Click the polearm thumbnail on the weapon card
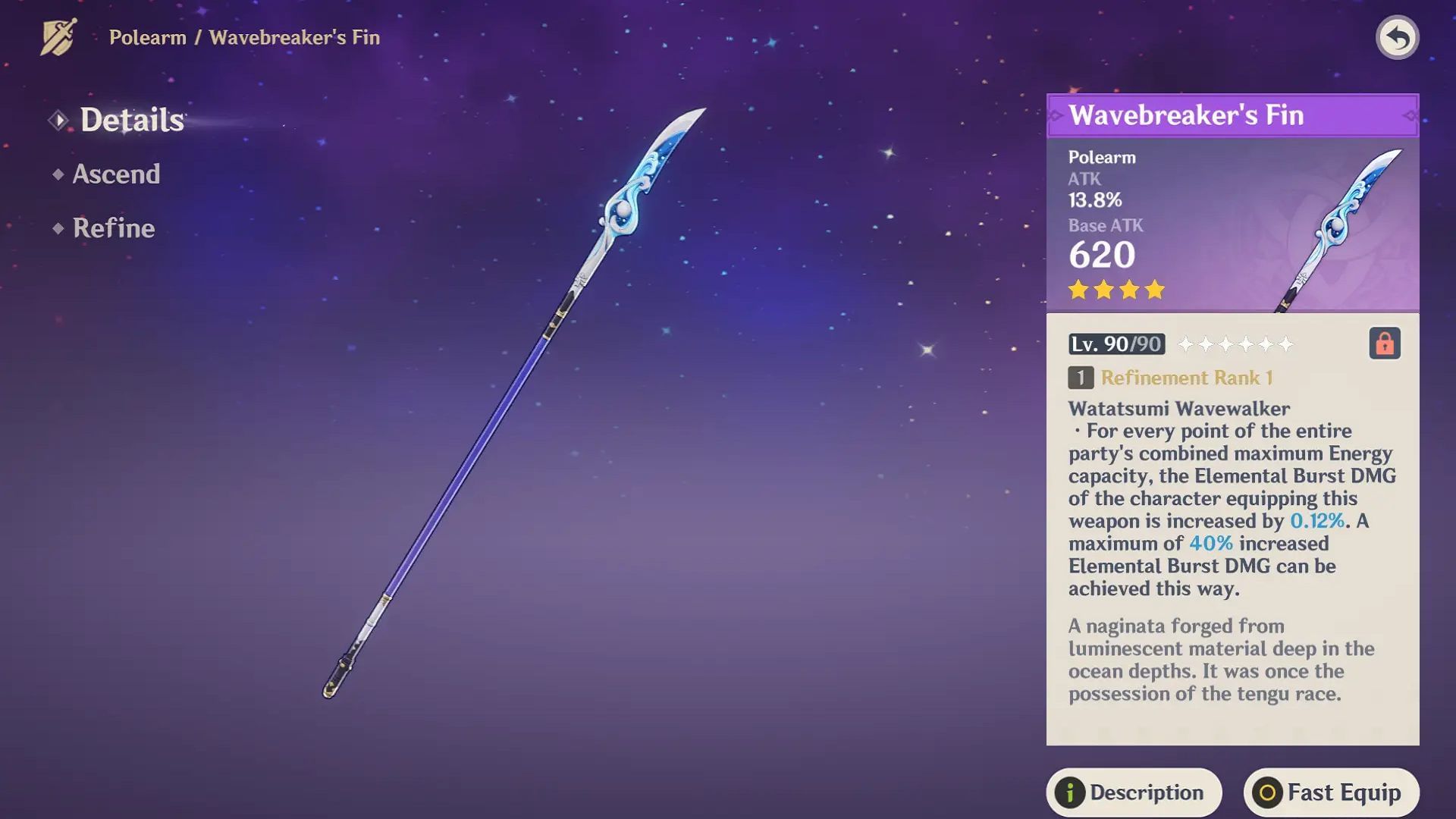 tap(1335, 227)
